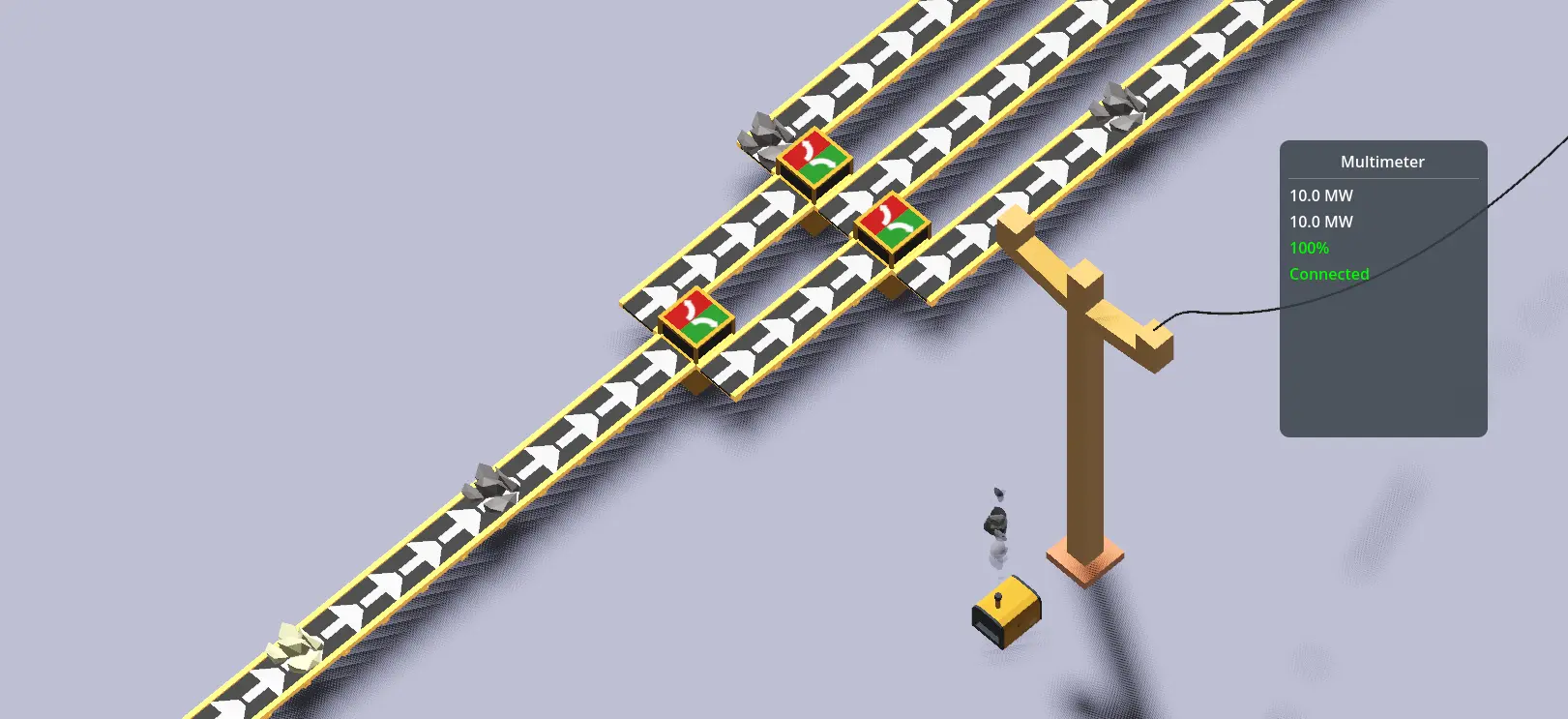Click the first 10.0 MW power reading
Viewport: 1568px width, 719px height.
(x=1320, y=195)
